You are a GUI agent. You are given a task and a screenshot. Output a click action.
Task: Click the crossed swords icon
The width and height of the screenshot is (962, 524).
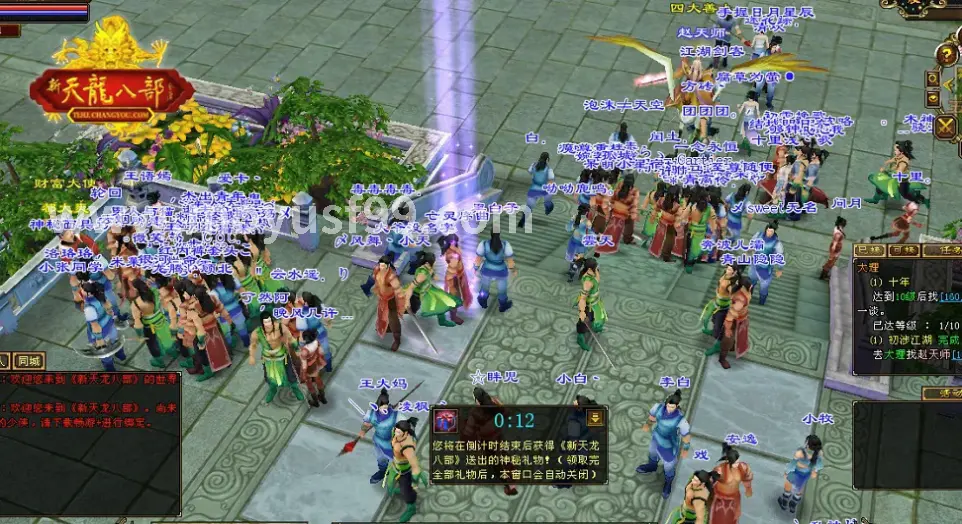(946, 126)
